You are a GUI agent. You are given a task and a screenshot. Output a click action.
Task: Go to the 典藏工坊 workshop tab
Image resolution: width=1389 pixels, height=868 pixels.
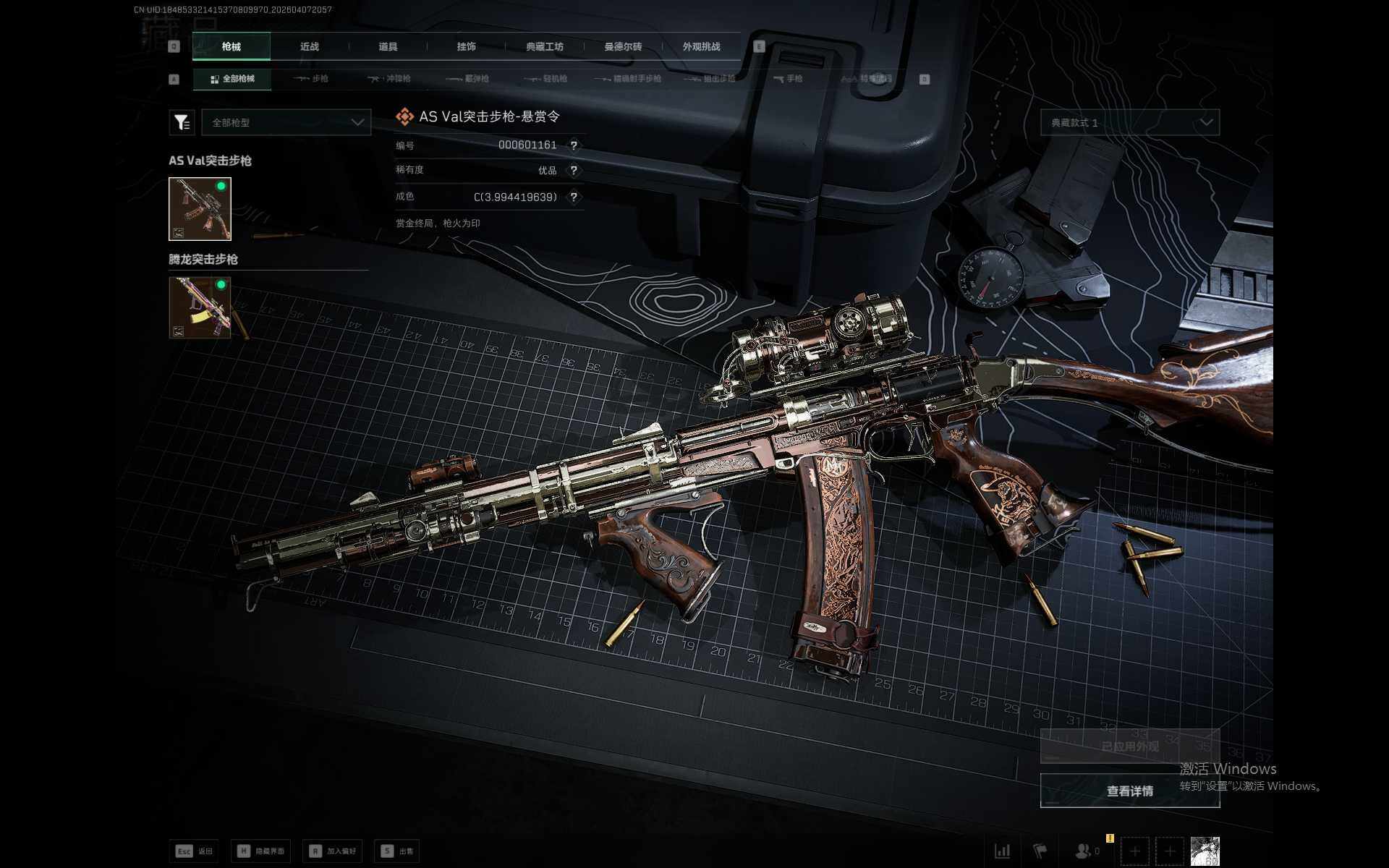click(544, 46)
